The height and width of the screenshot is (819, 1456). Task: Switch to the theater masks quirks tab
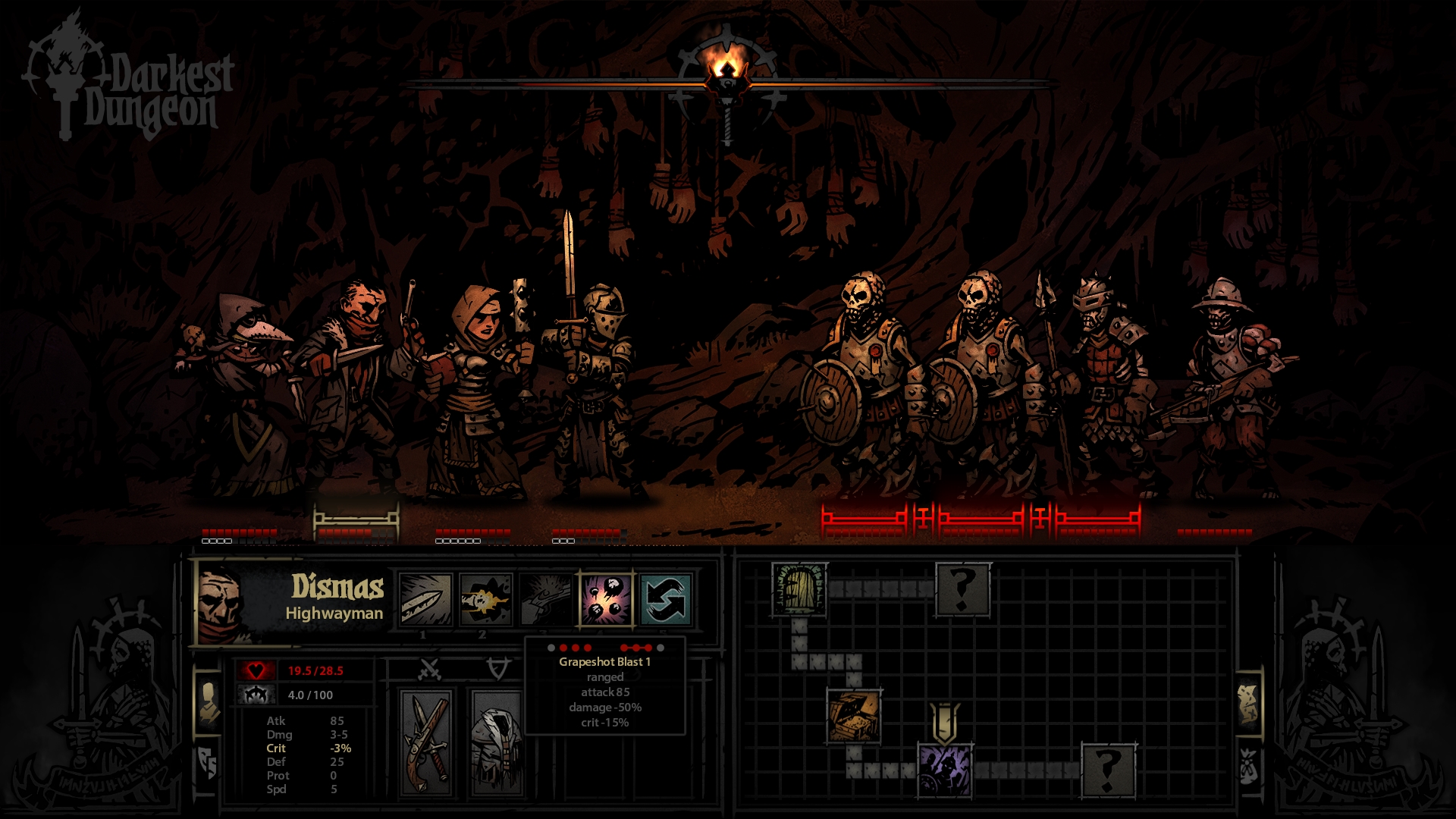click(208, 763)
